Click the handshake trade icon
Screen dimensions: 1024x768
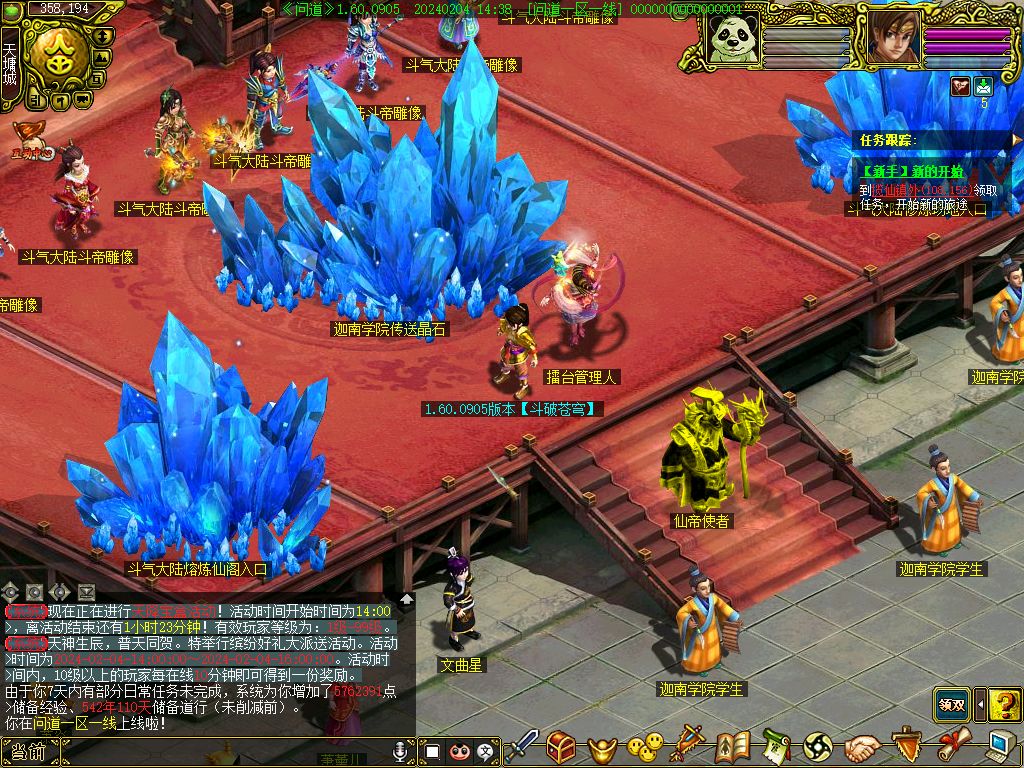tap(862, 747)
